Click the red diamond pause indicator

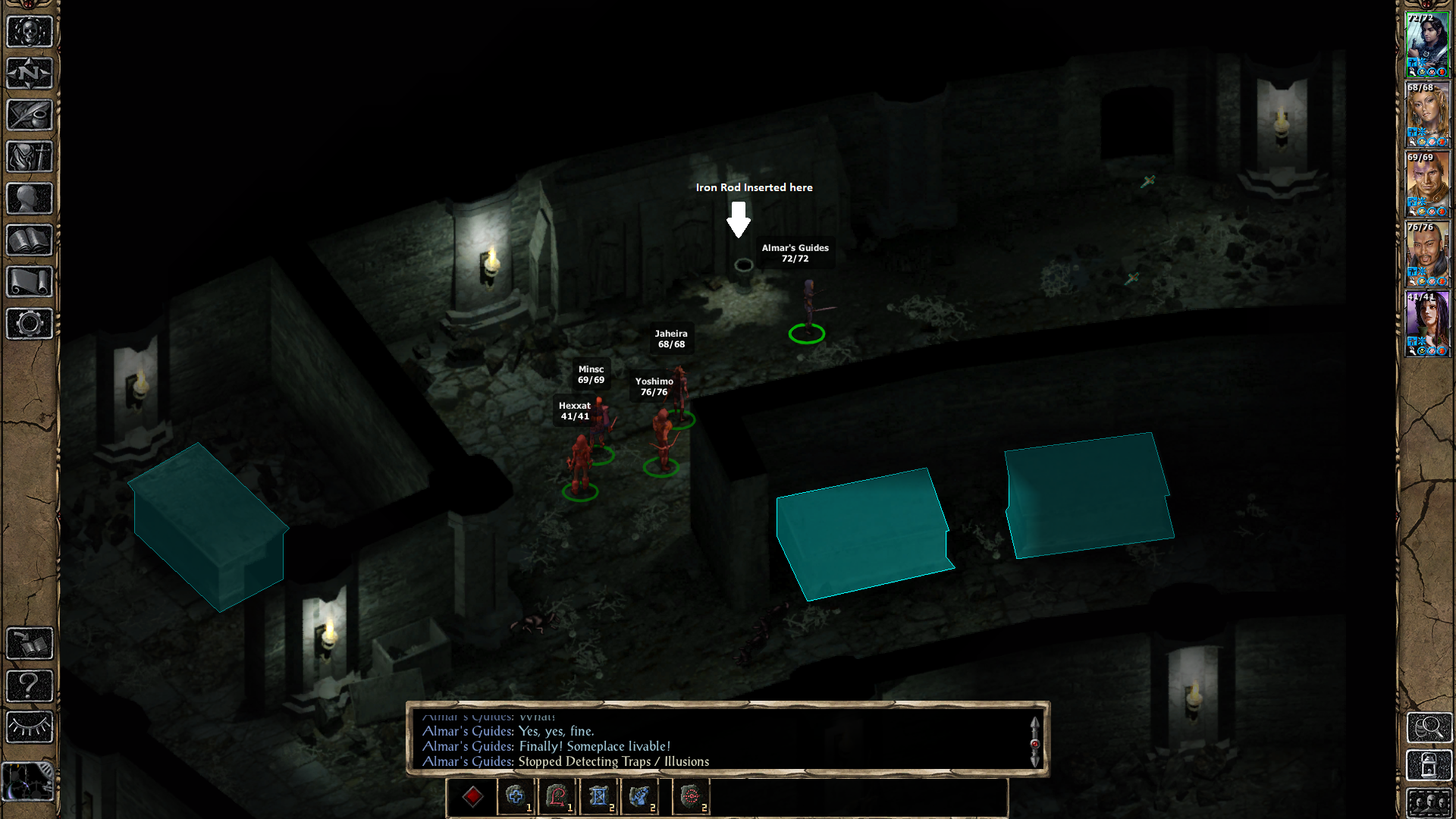pos(474,796)
